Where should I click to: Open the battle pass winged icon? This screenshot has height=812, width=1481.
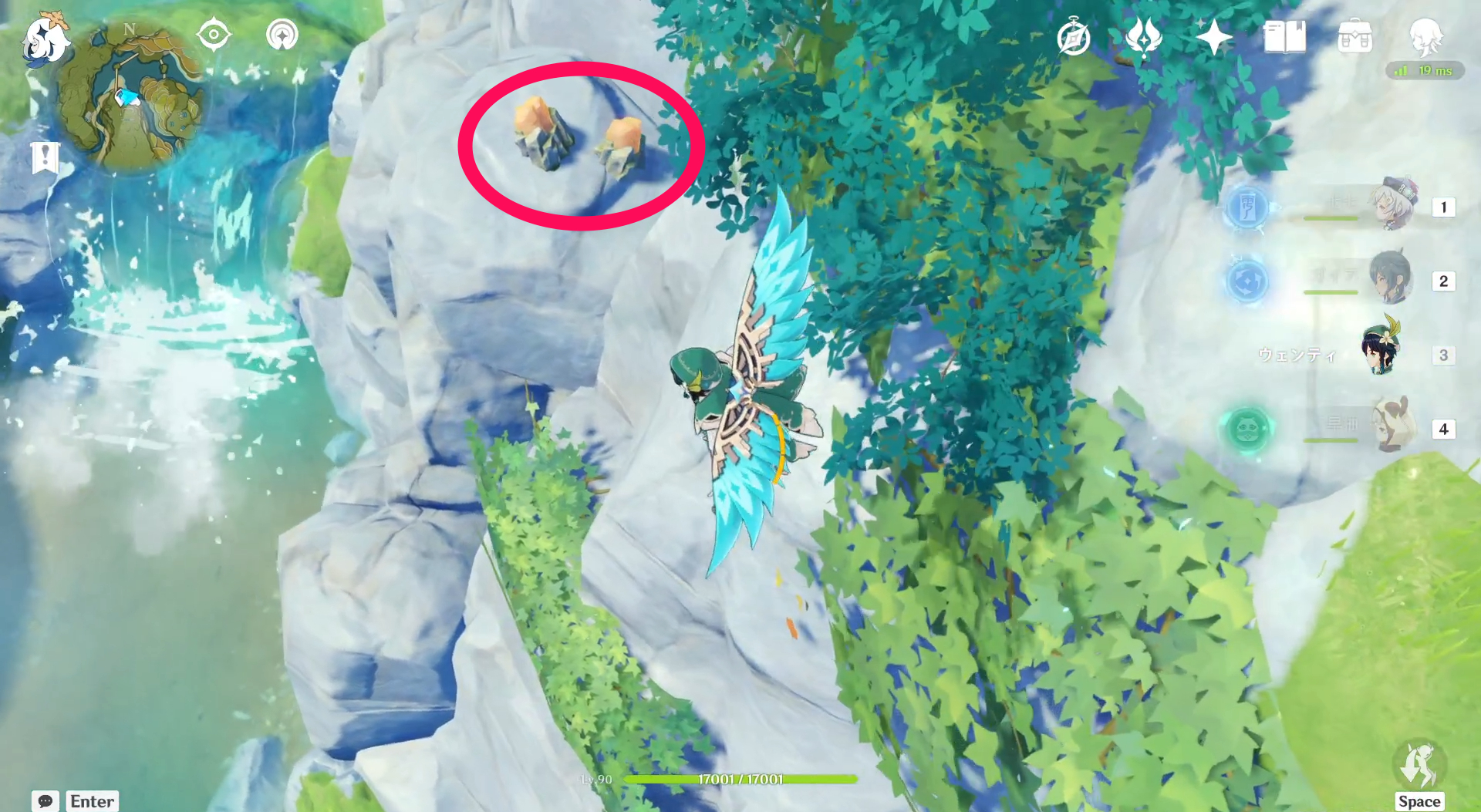click(1143, 37)
